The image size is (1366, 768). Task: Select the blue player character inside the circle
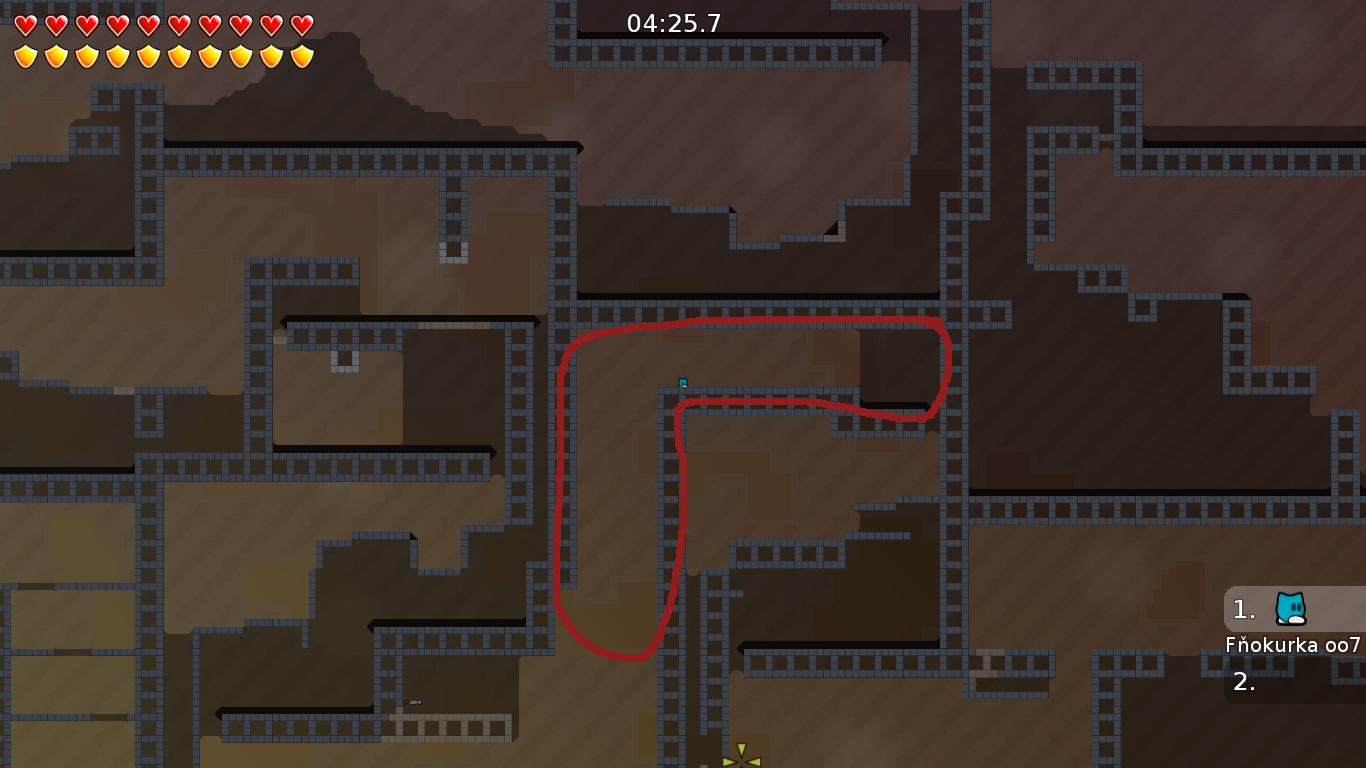683,381
